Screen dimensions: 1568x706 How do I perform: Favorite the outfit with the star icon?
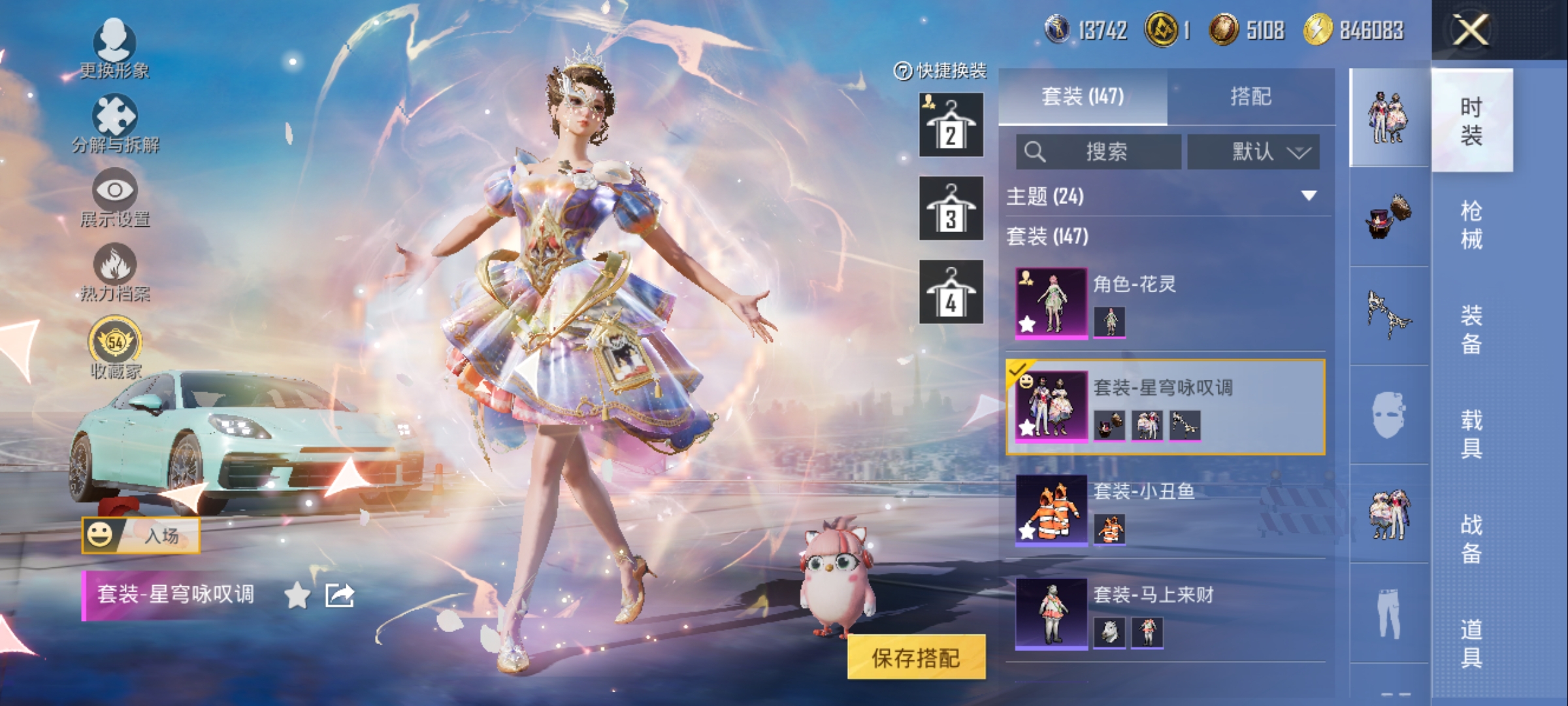point(297,596)
